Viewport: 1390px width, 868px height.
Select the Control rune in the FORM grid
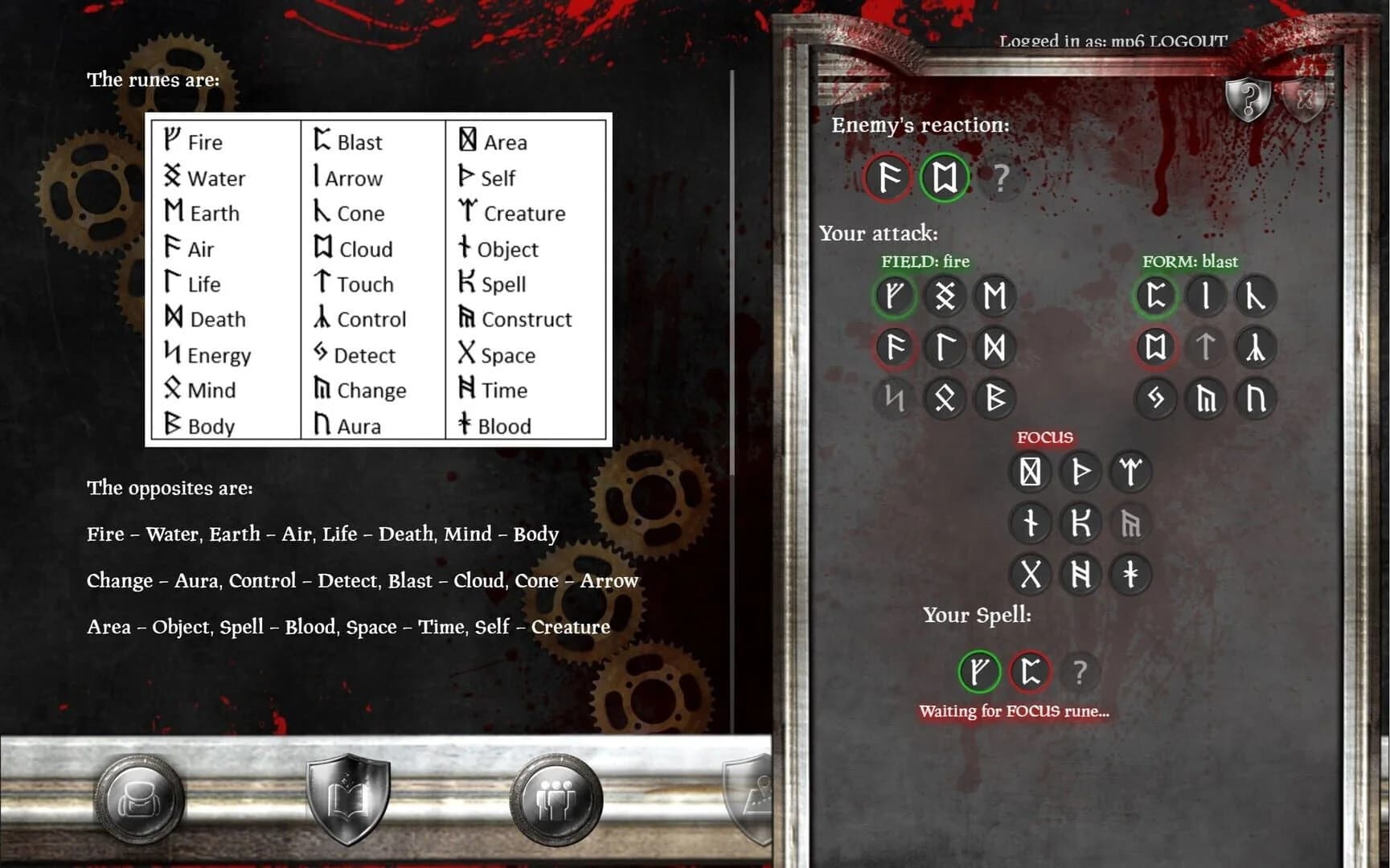pos(1255,347)
